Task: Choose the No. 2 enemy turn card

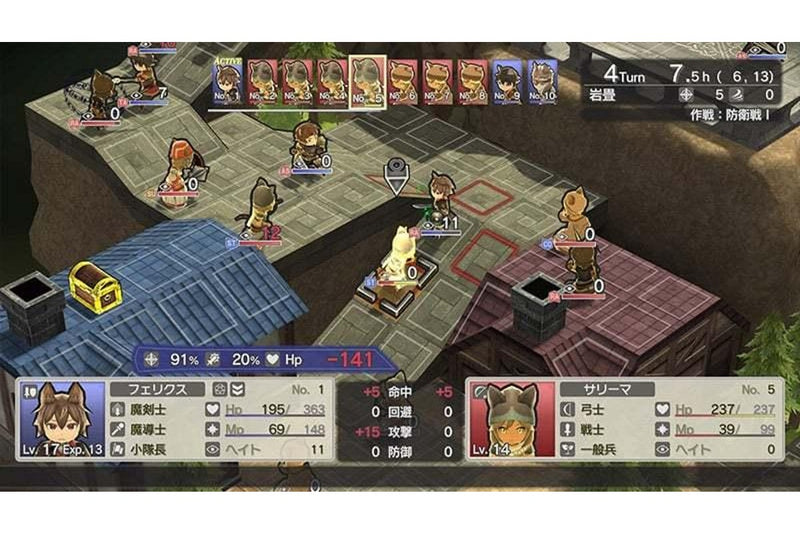Action: tap(263, 83)
